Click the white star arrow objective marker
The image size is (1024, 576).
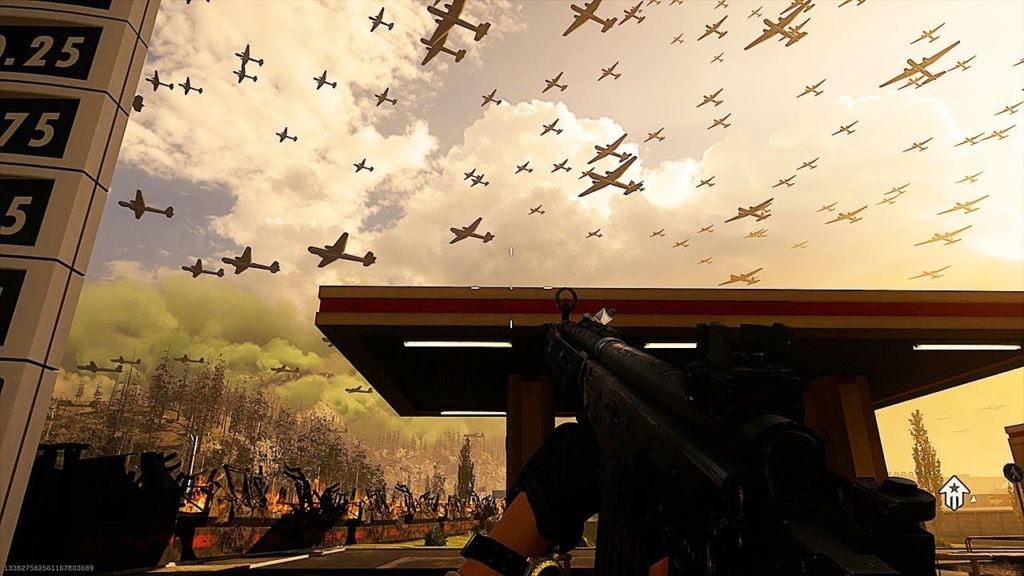954,492
